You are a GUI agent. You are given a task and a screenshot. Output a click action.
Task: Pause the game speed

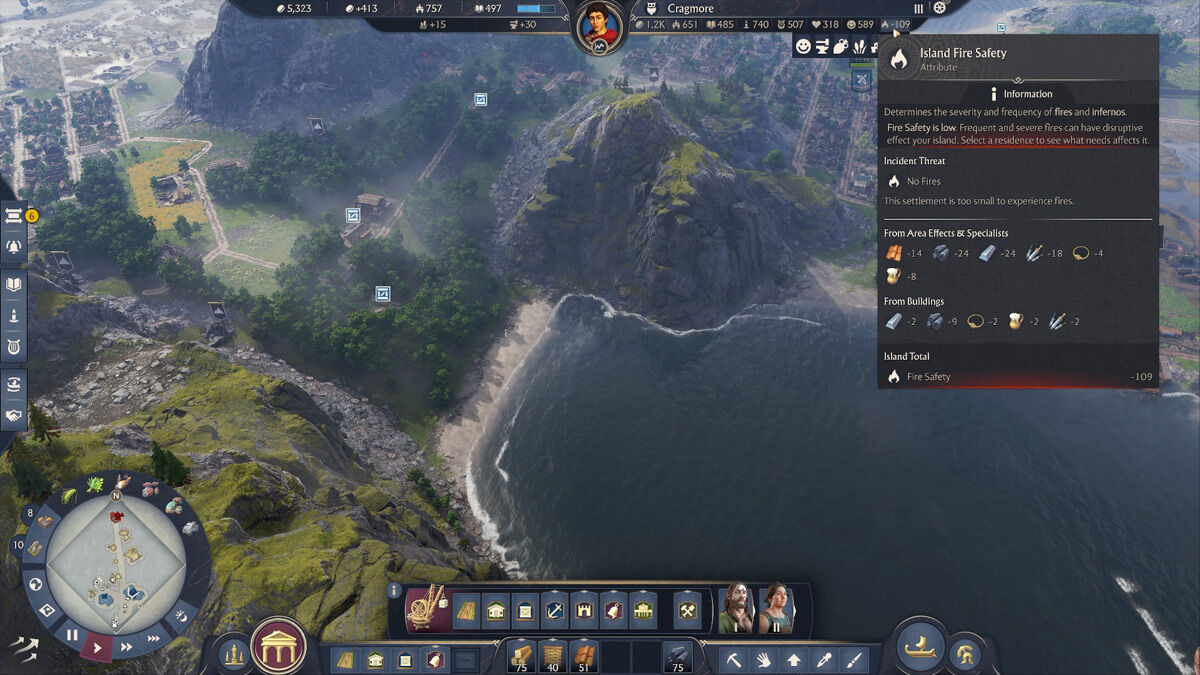pyautogui.click(x=72, y=634)
